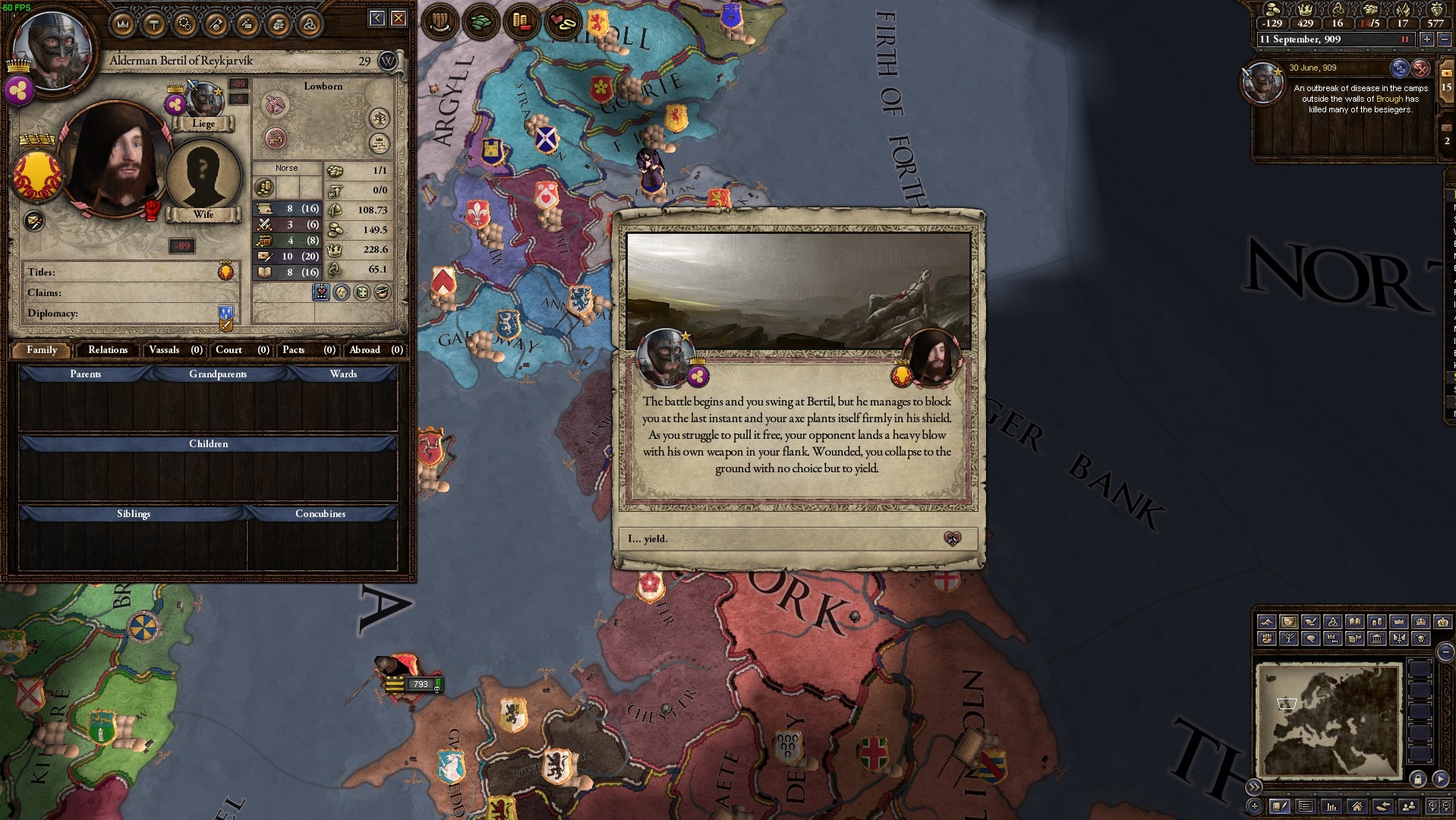Increase game speed with the plus control
This screenshot has height=820, width=1456.
[1426, 39]
